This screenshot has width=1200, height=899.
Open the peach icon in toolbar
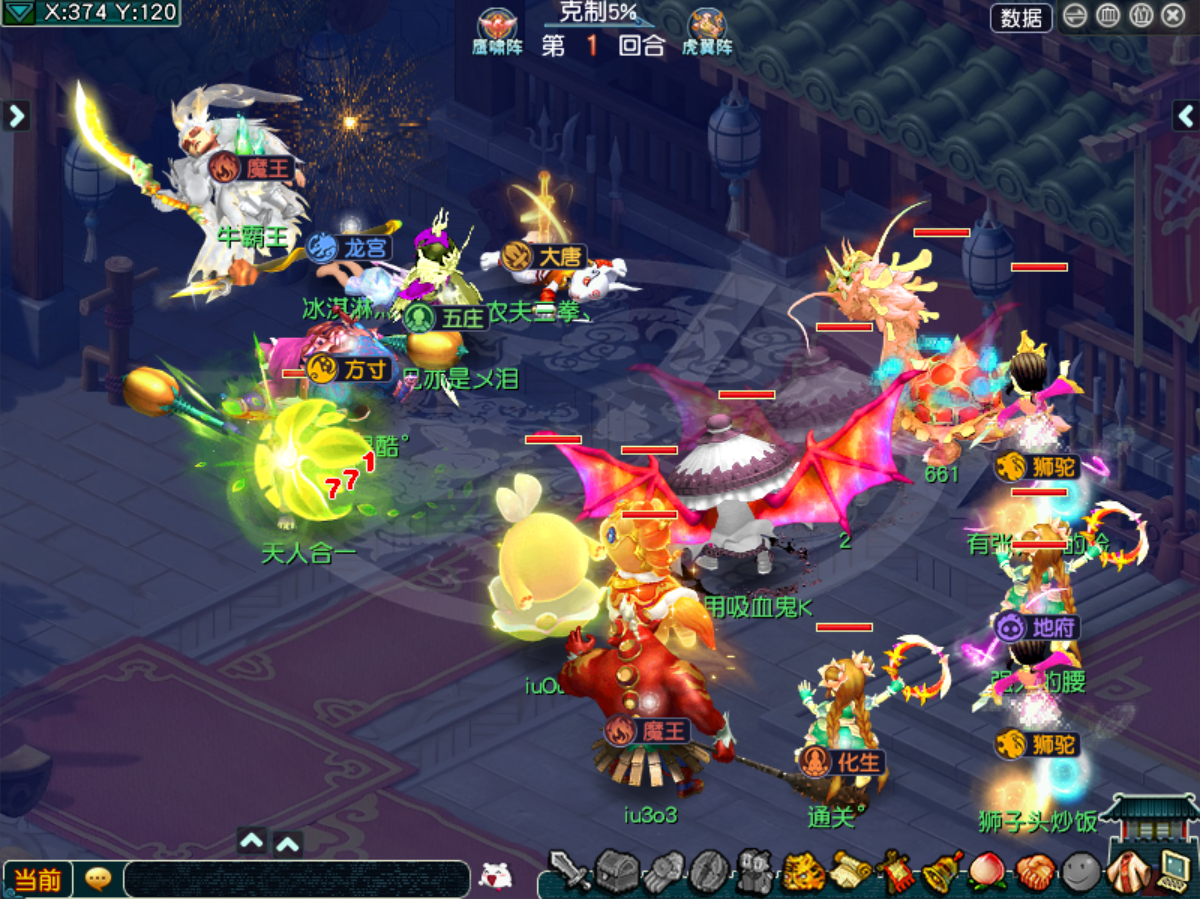[x=987, y=871]
